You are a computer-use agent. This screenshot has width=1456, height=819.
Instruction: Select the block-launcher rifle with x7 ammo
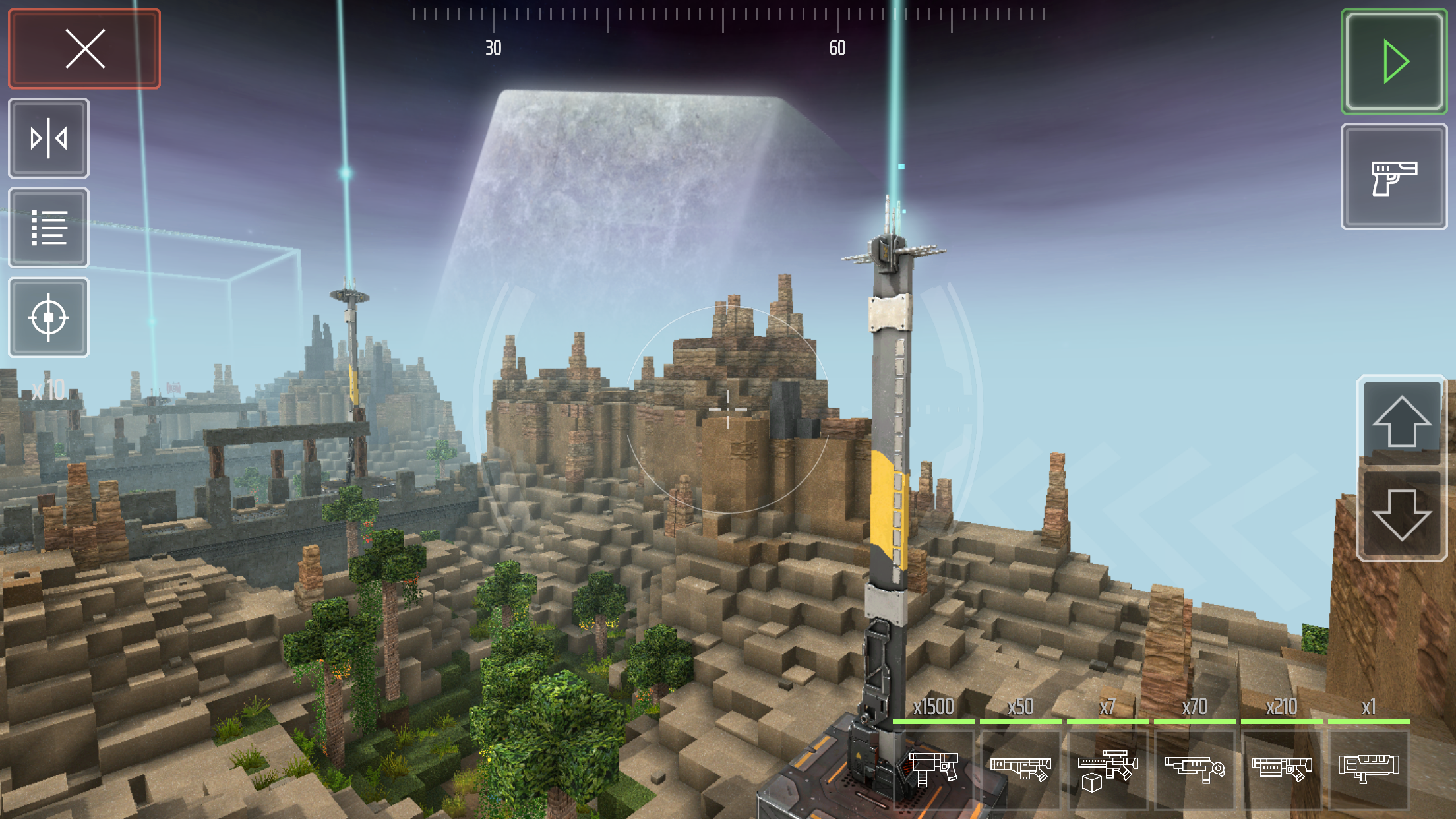[x=1107, y=772]
